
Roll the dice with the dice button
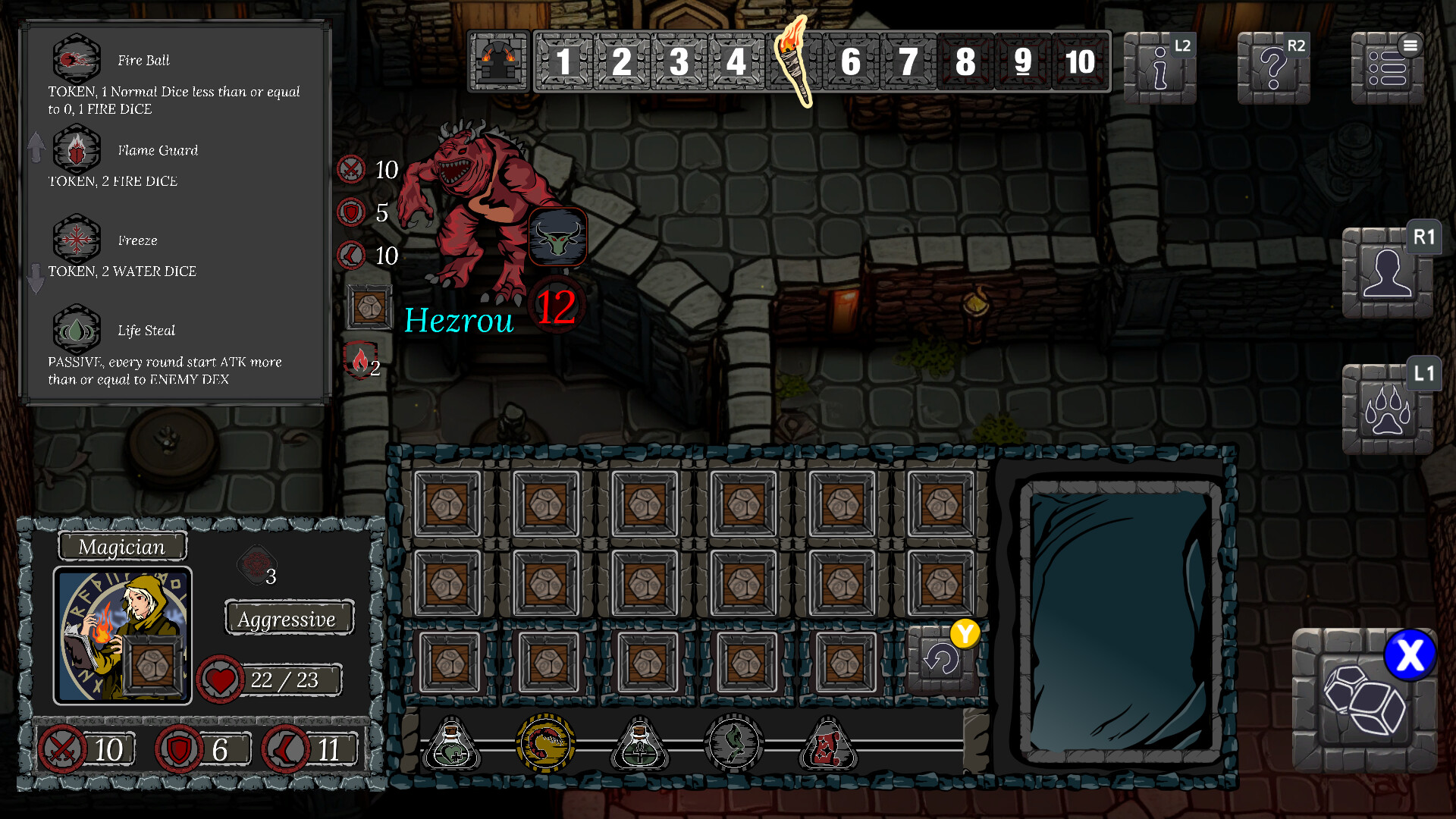[1364, 699]
